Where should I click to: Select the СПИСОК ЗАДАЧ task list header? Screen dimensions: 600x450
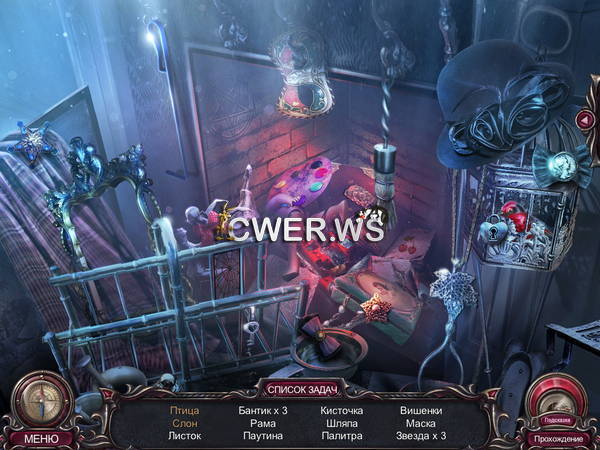[x=300, y=388]
